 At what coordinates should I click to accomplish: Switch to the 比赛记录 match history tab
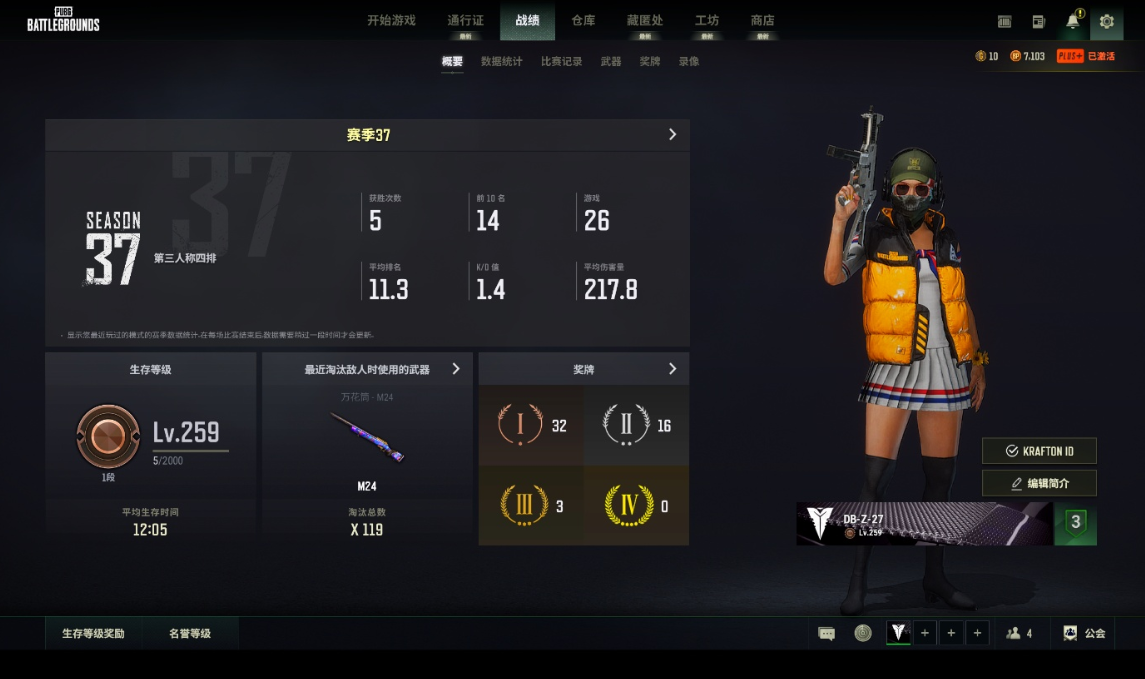click(561, 62)
